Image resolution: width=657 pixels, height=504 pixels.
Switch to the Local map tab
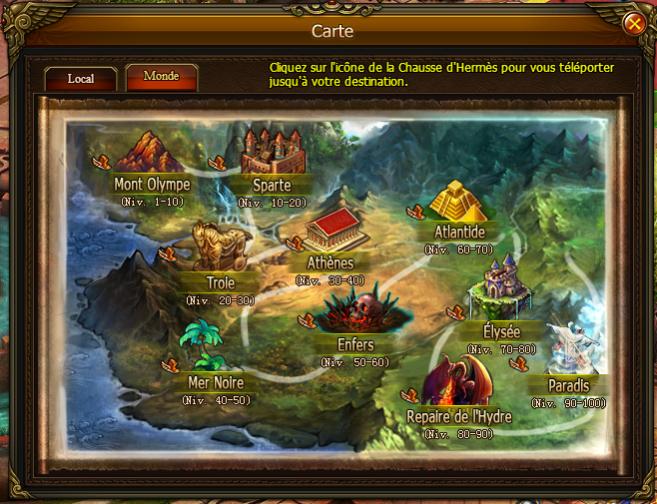[81, 78]
